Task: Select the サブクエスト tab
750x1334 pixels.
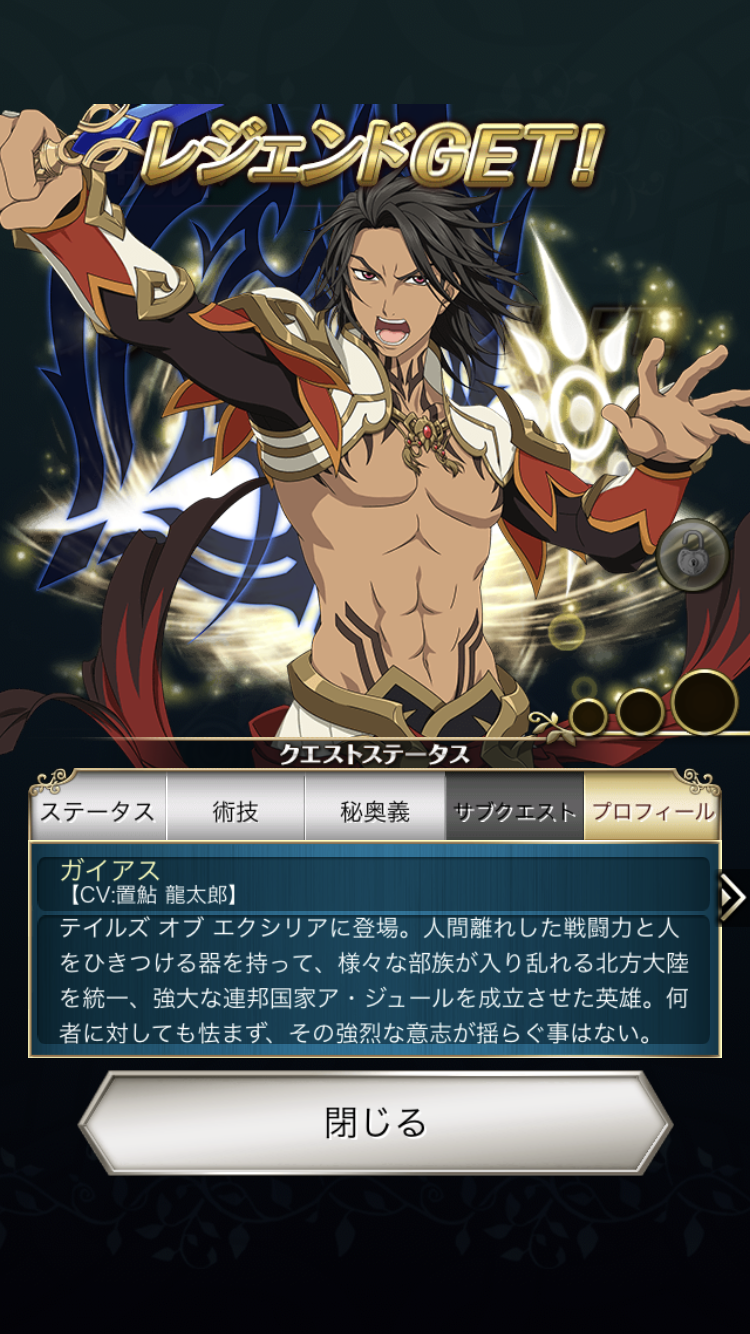Action: (x=514, y=811)
